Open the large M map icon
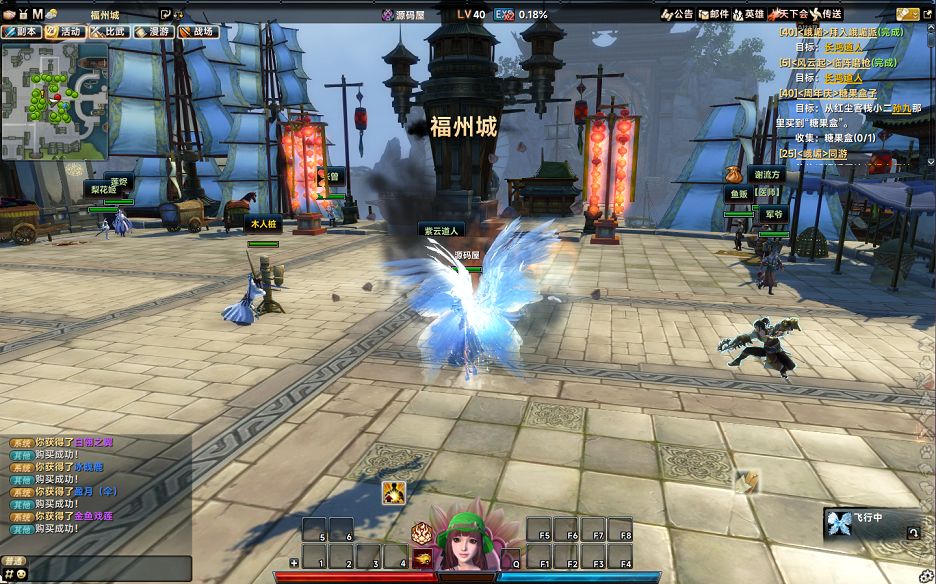 click(37, 14)
